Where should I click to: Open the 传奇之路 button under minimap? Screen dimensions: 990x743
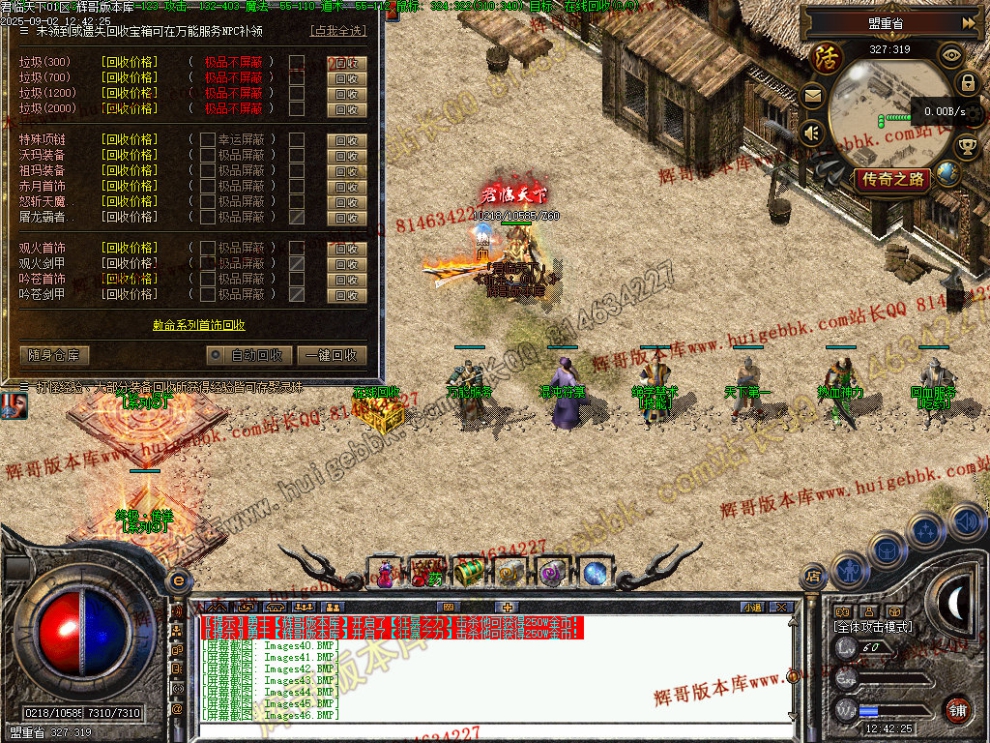(892, 180)
